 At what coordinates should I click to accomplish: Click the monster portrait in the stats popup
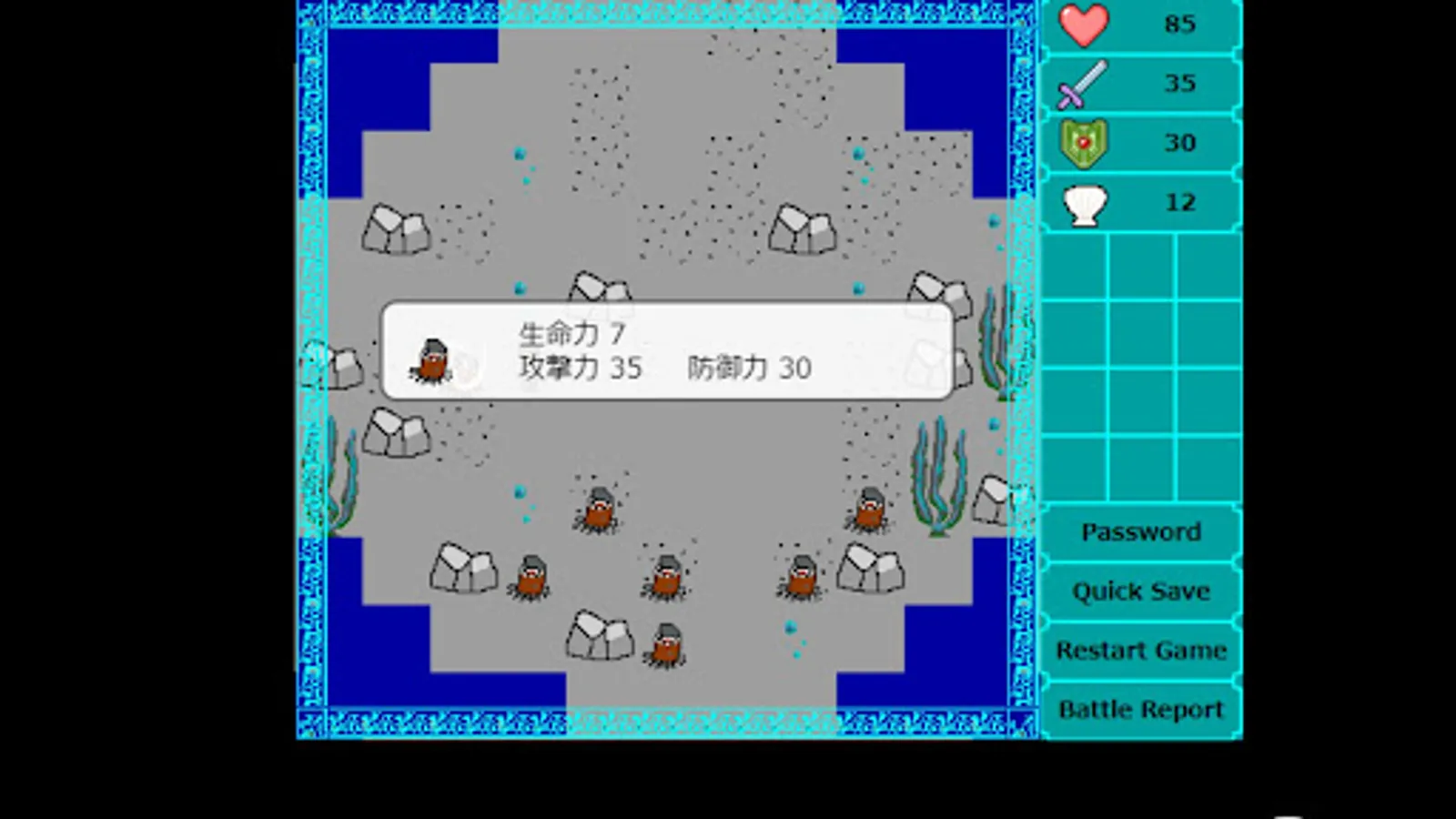[434, 361]
